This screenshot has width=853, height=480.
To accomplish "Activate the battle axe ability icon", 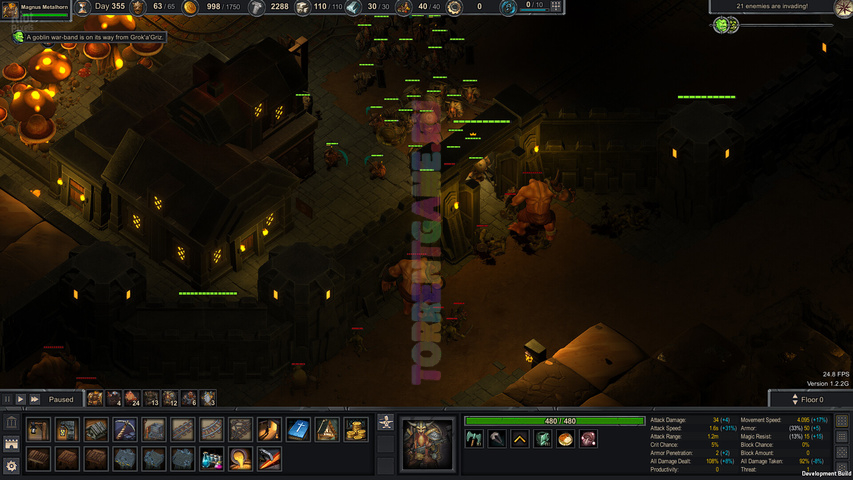I will [x=475, y=439].
